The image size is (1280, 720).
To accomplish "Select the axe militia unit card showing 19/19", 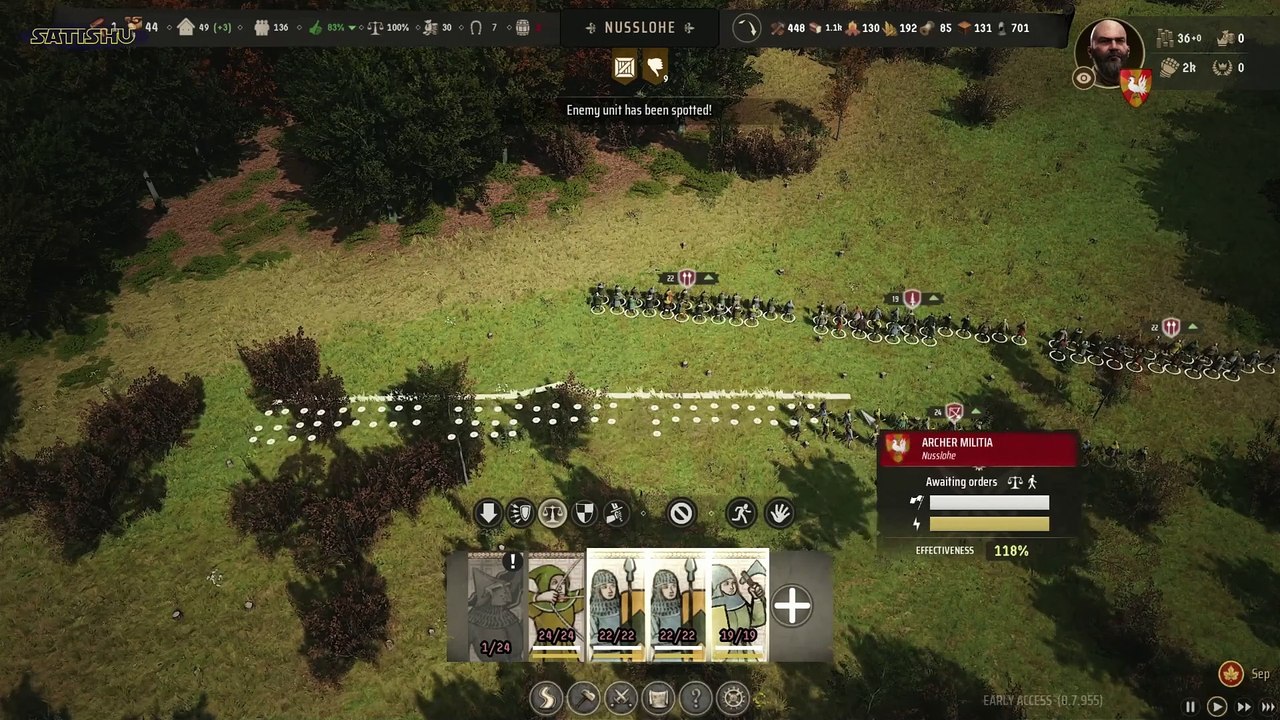I will click(x=739, y=606).
